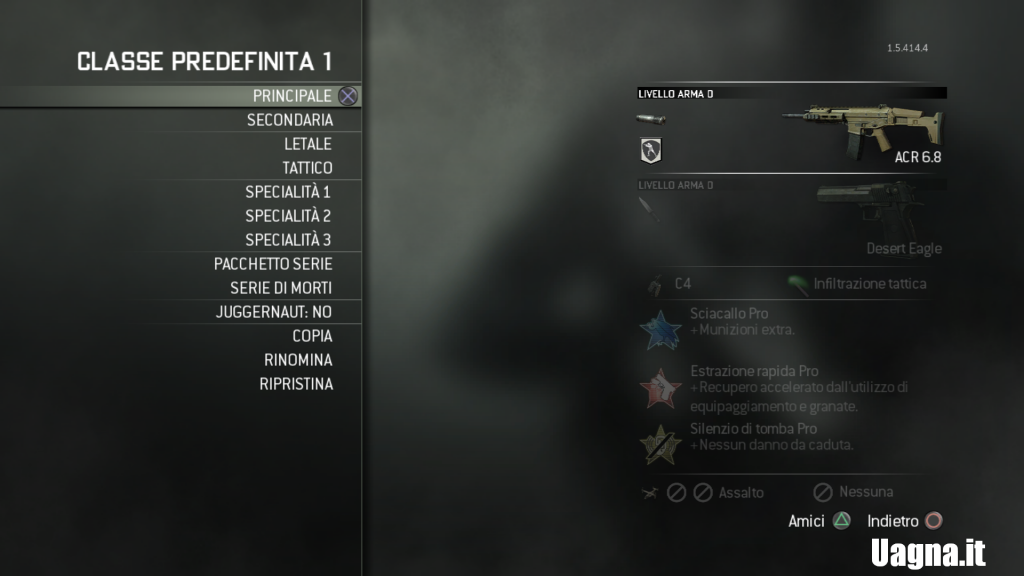Open the Tattico equipment entry
Image resolution: width=1024 pixels, height=576 pixels.
click(307, 168)
